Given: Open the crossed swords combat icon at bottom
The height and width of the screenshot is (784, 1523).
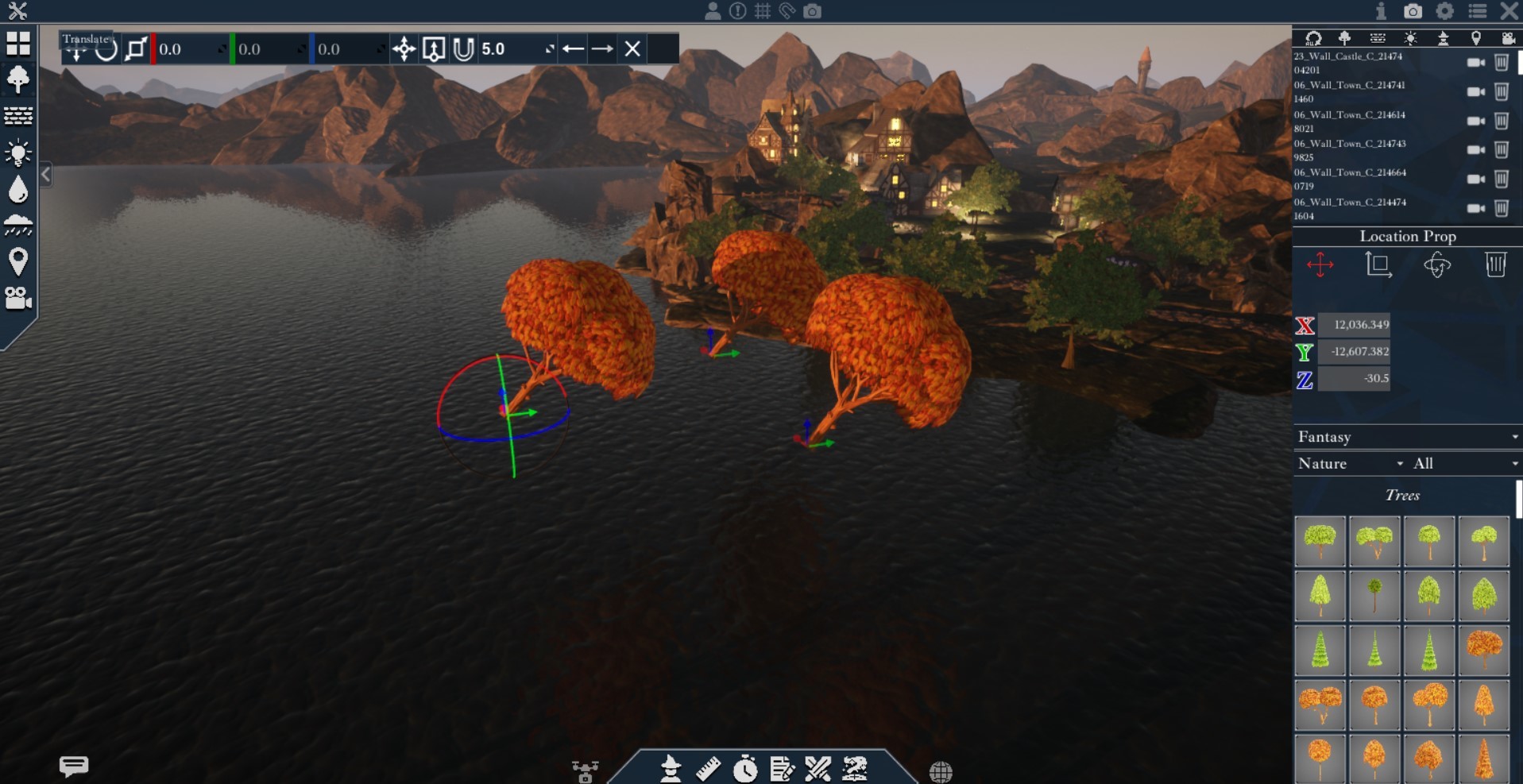Looking at the screenshot, I should [819, 769].
